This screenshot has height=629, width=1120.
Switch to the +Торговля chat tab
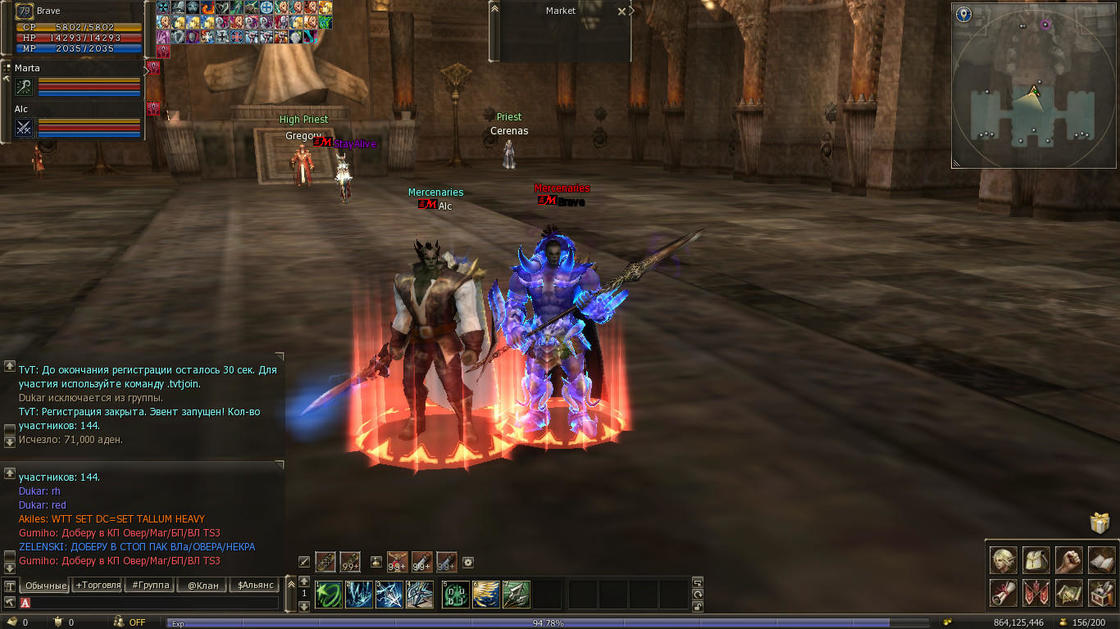click(98, 585)
